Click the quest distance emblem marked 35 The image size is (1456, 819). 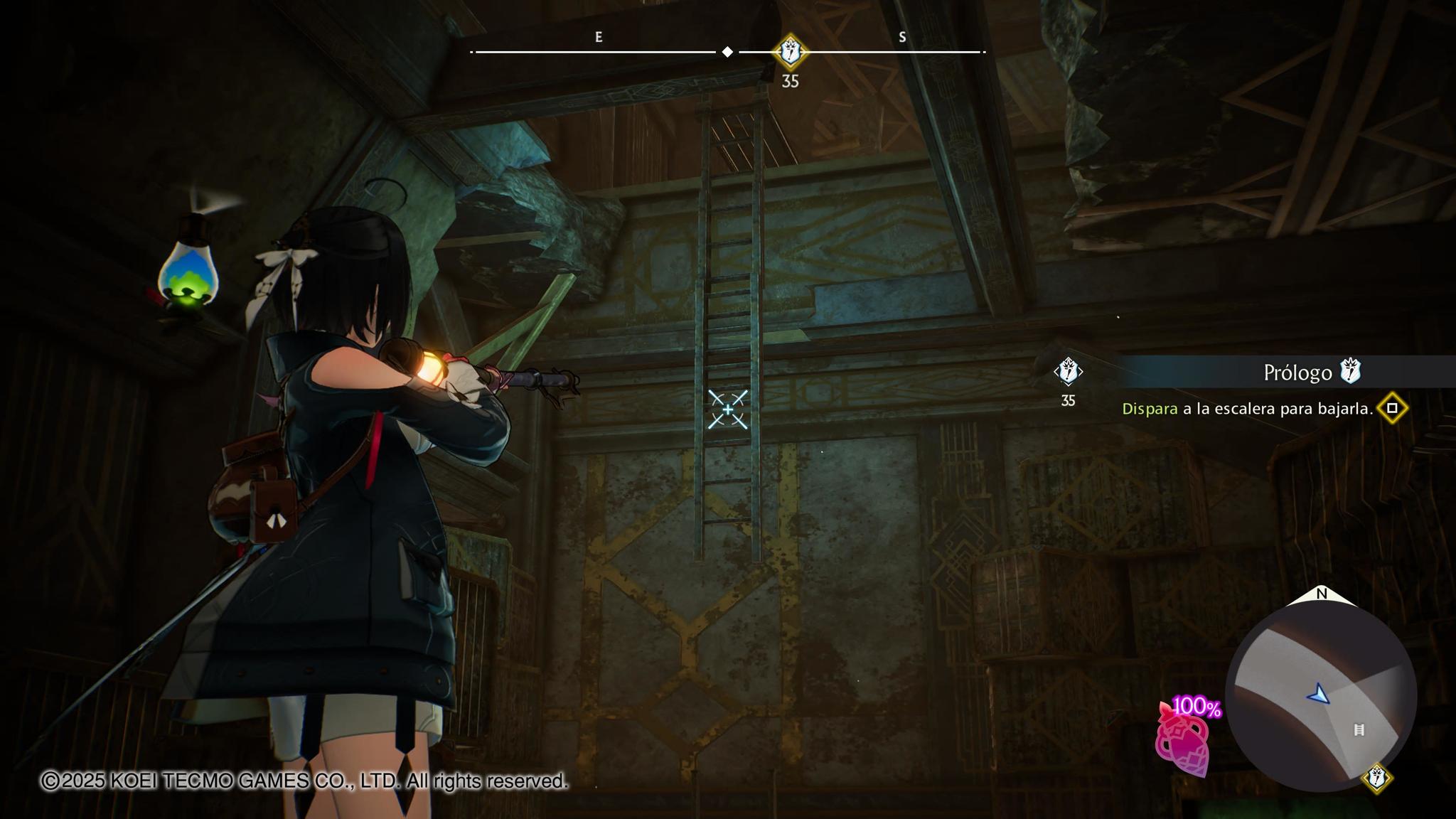click(x=1068, y=372)
